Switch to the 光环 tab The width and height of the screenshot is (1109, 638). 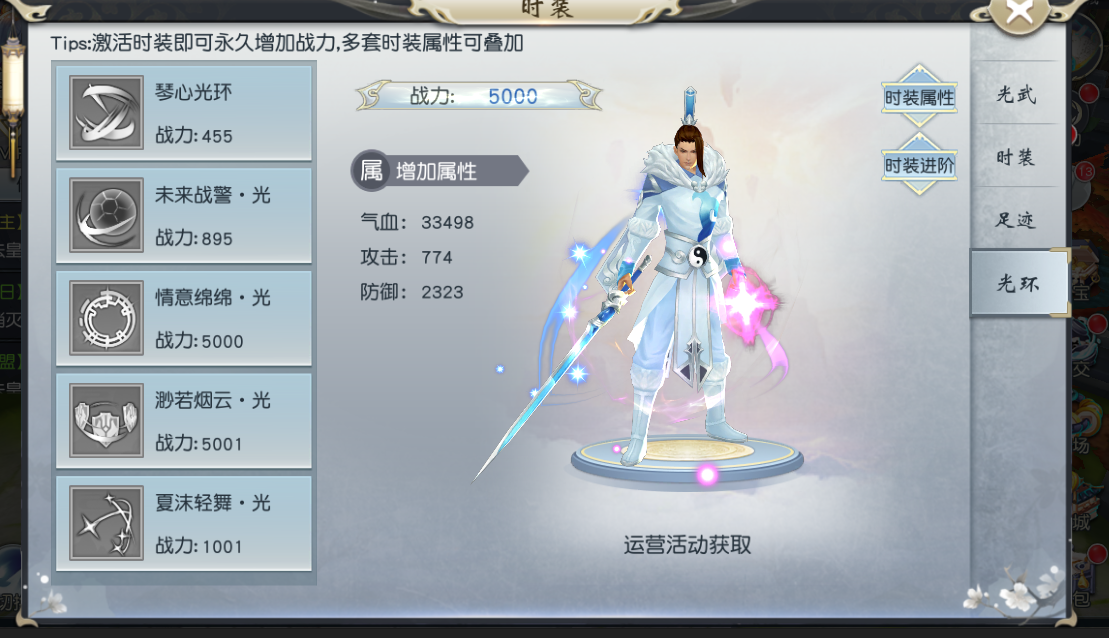coord(1016,284)
